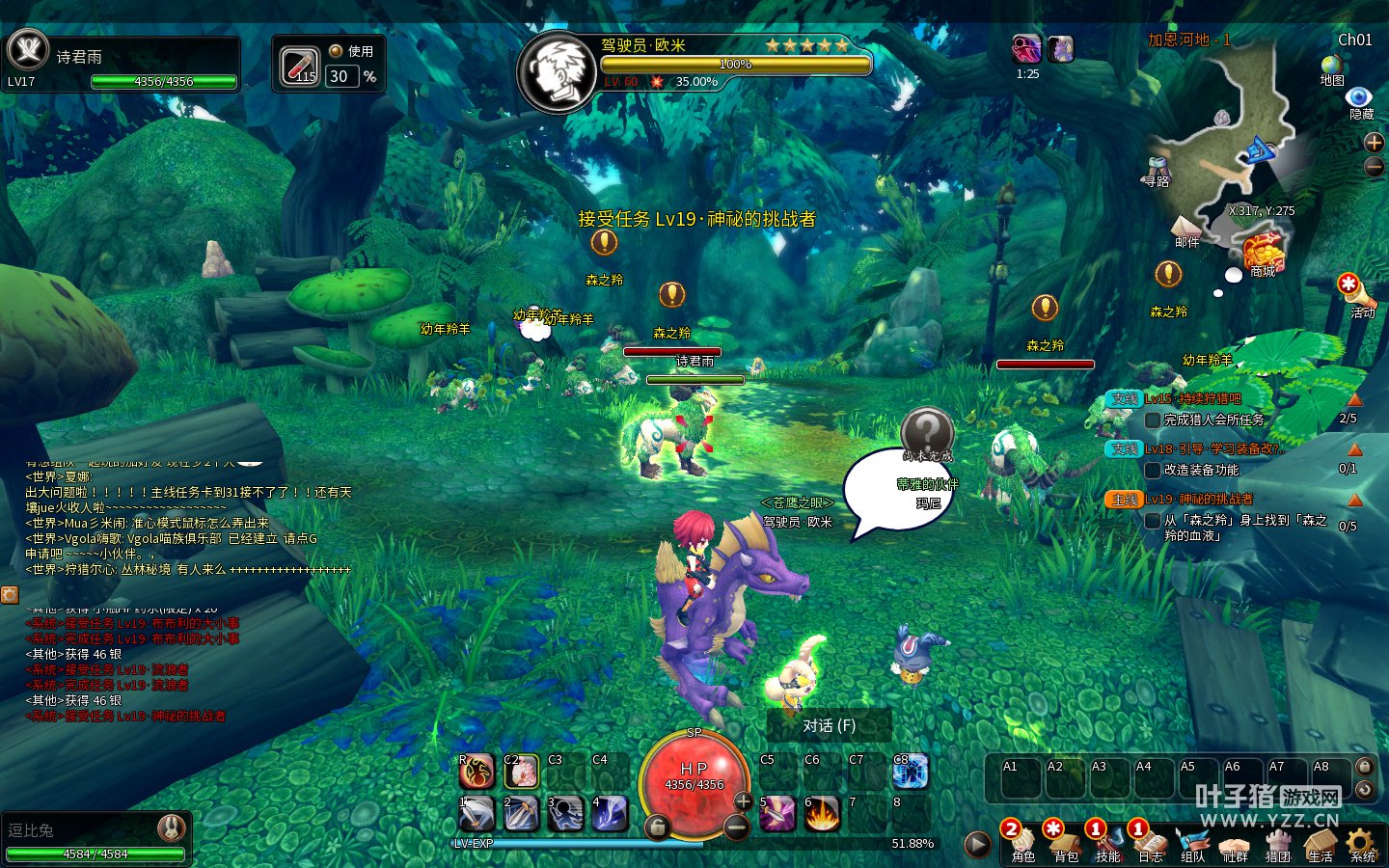Zoom in the minimap with plus button
Image resolution: width=1389 pixels, height=868 pixels.
tap(1374, 143)
